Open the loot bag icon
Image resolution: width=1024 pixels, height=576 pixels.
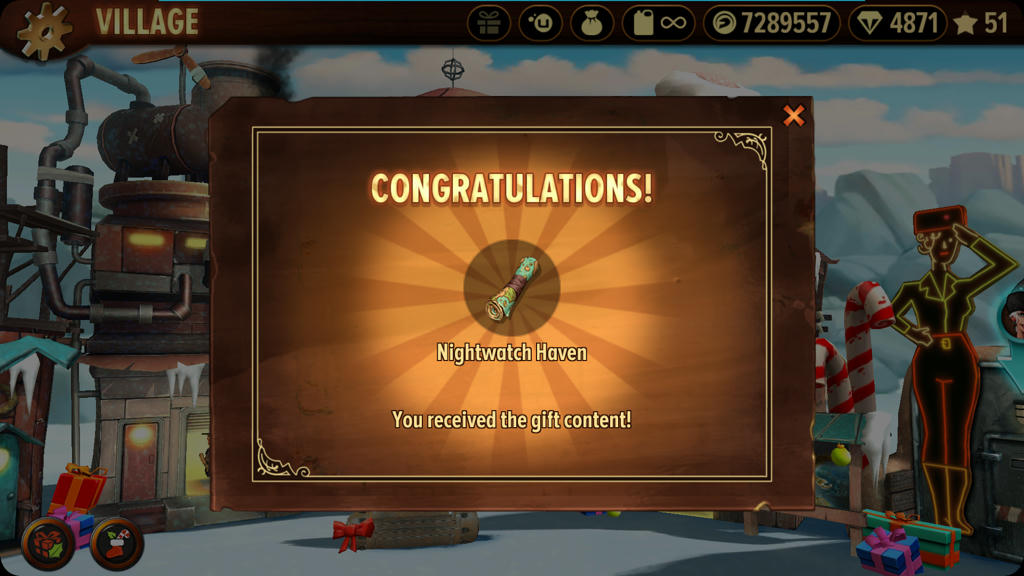coord(592,23)
